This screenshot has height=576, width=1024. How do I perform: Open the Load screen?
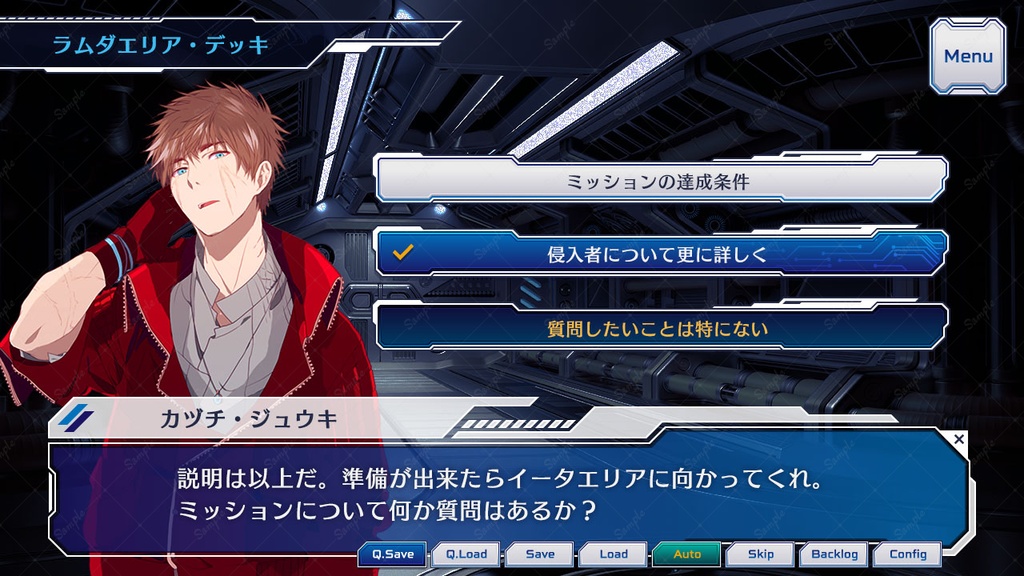click(613, 554)
